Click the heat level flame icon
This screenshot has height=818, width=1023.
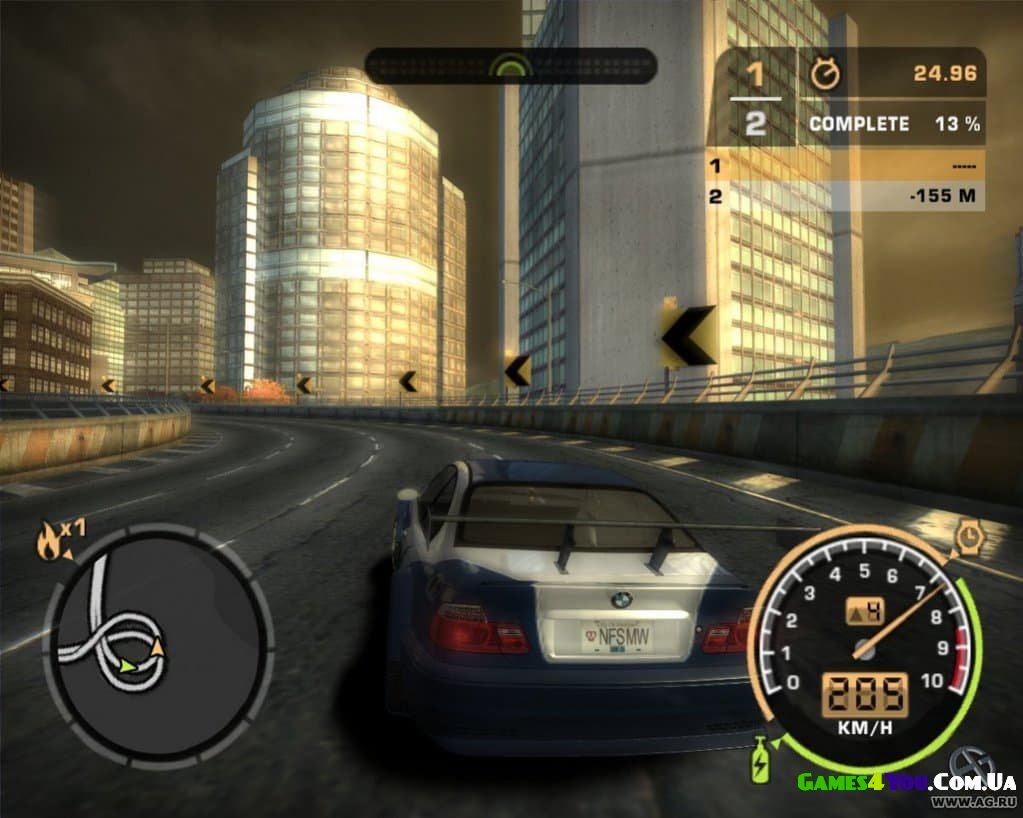click(x=49, y=543)
